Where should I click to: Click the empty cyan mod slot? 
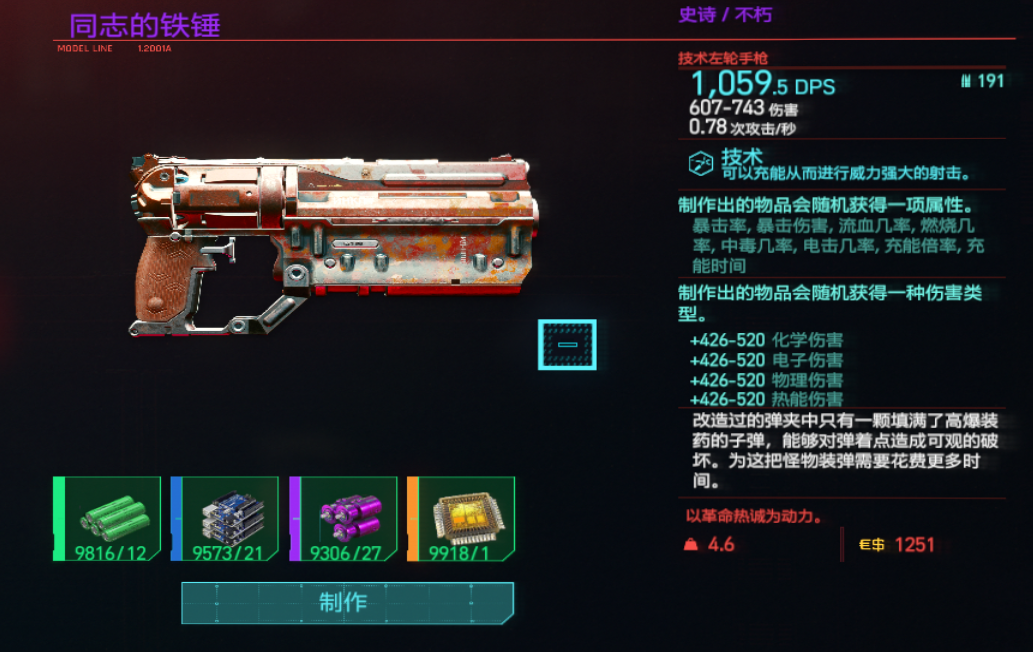567,345
